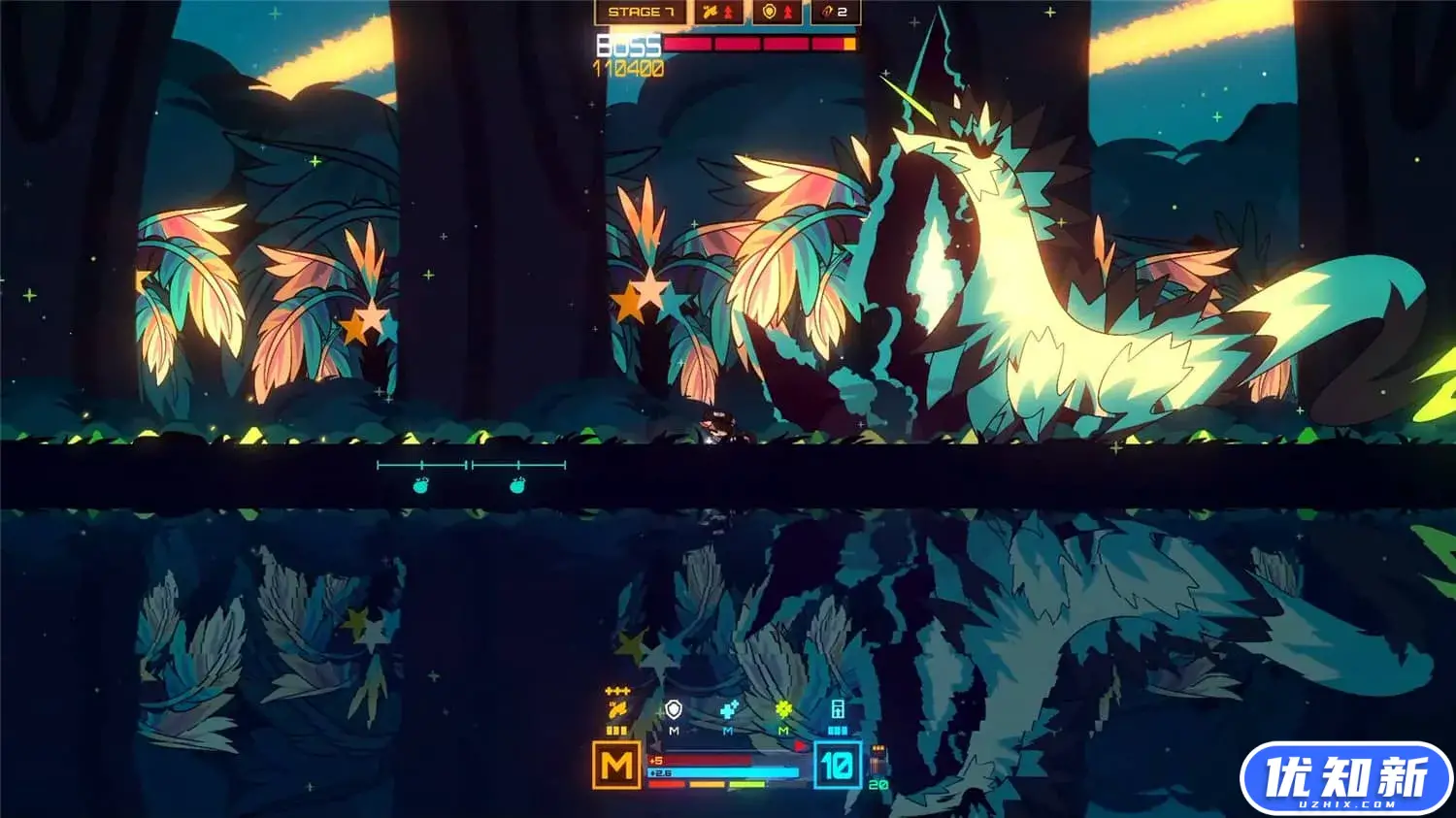The height and width of the screenshot is (818, 1456).
Task: Click the attack-up buff panel
Action: coord(720,12)
